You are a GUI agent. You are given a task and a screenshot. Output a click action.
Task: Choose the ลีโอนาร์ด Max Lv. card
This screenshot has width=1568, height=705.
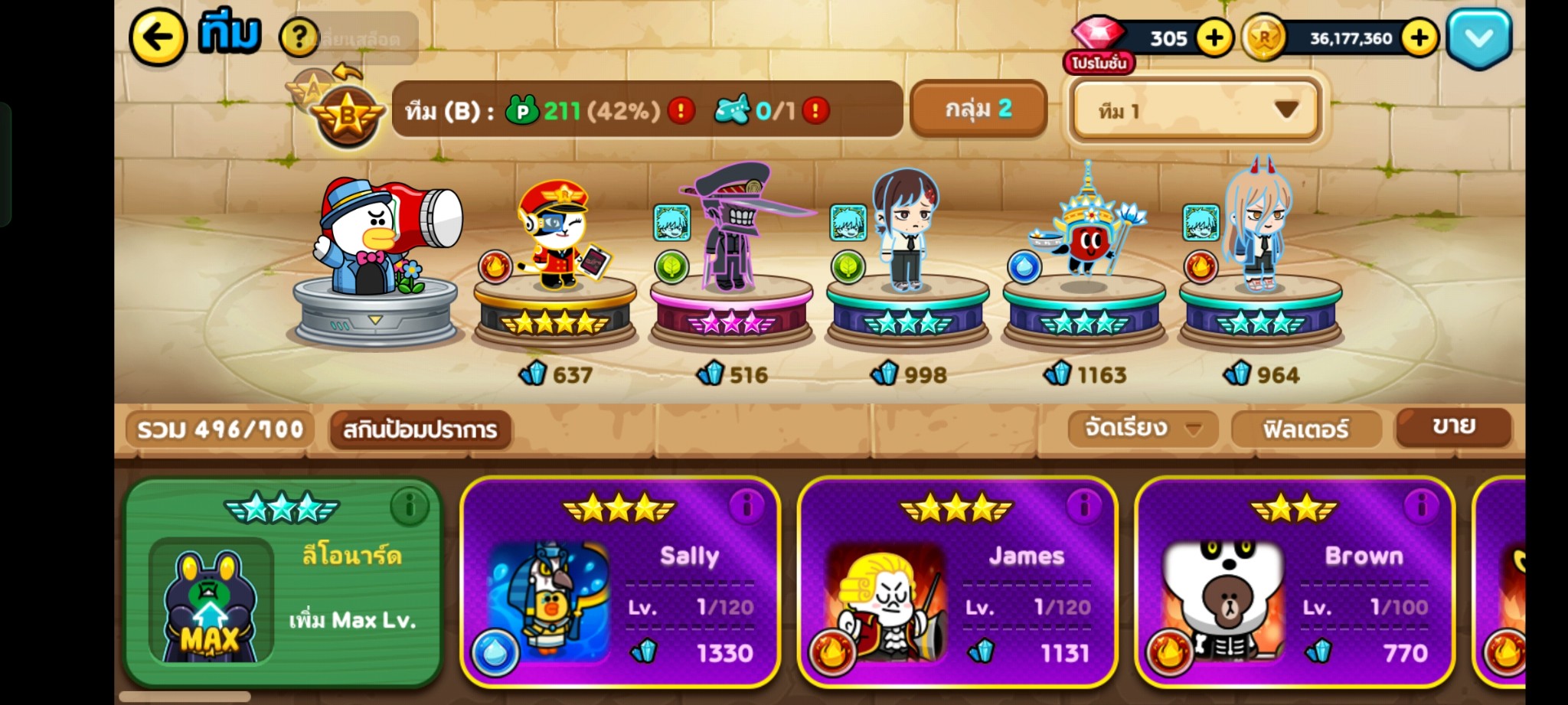point(283,583)
